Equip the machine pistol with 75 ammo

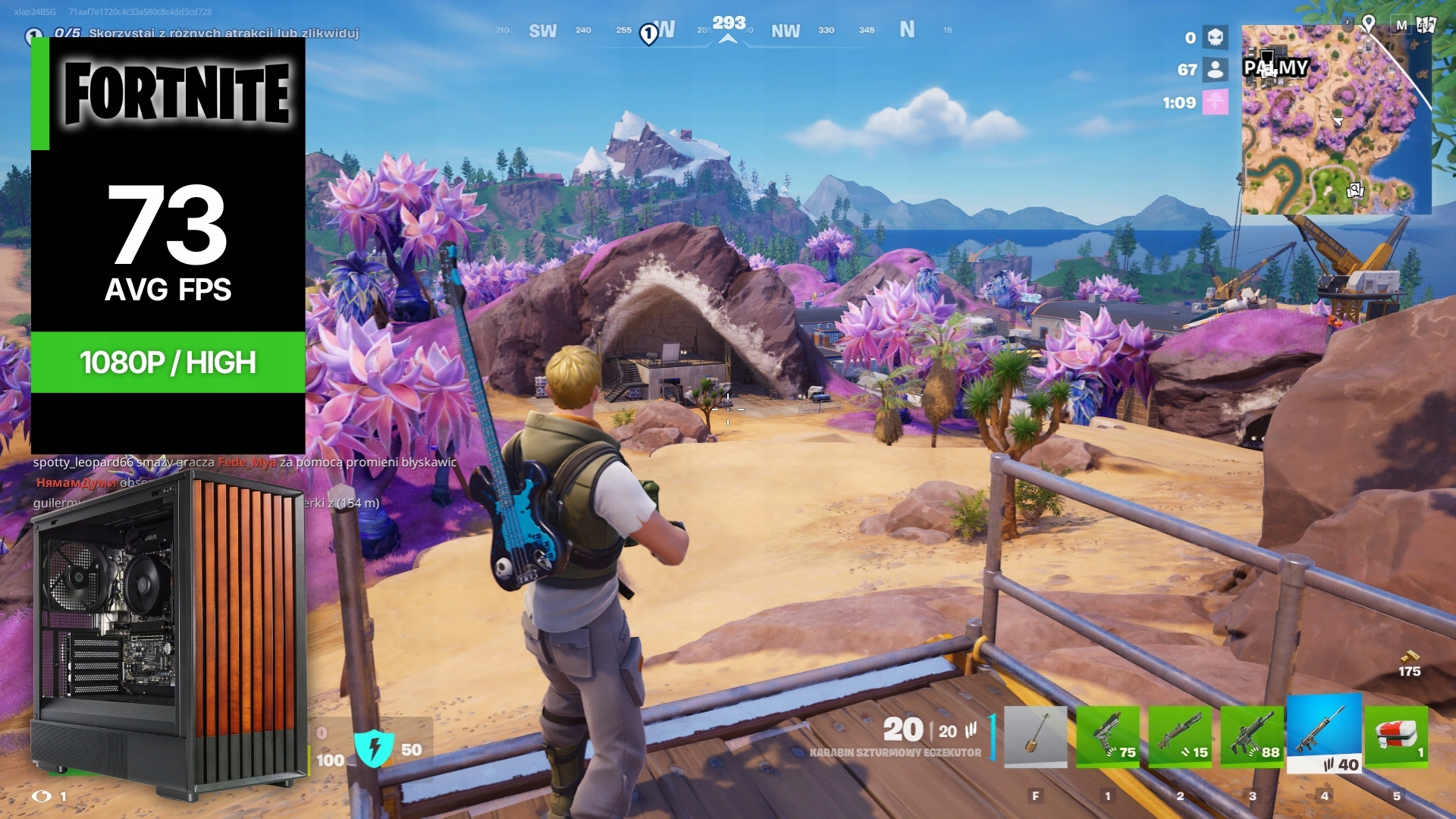[1108, 736]
